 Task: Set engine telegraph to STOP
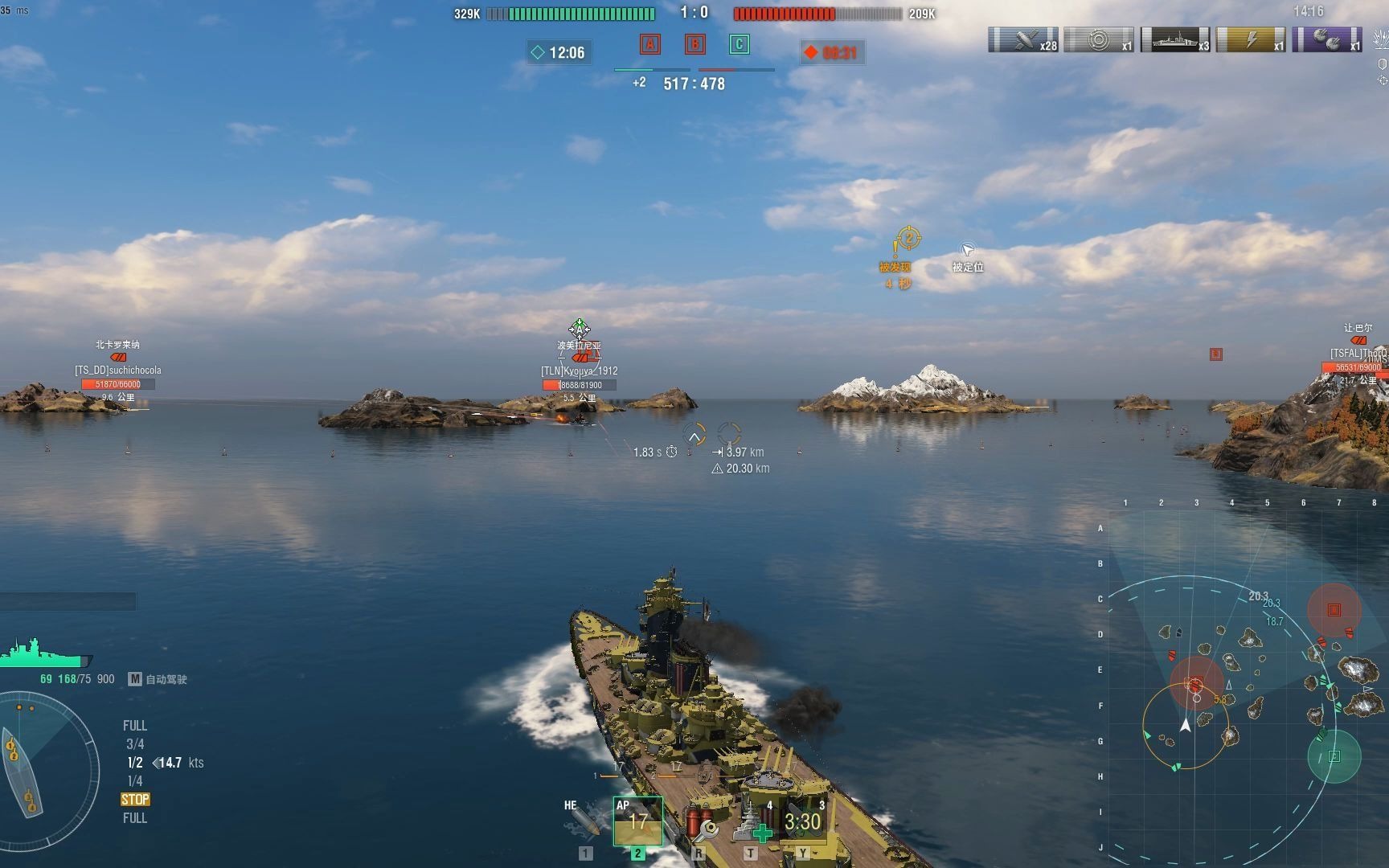135,800
